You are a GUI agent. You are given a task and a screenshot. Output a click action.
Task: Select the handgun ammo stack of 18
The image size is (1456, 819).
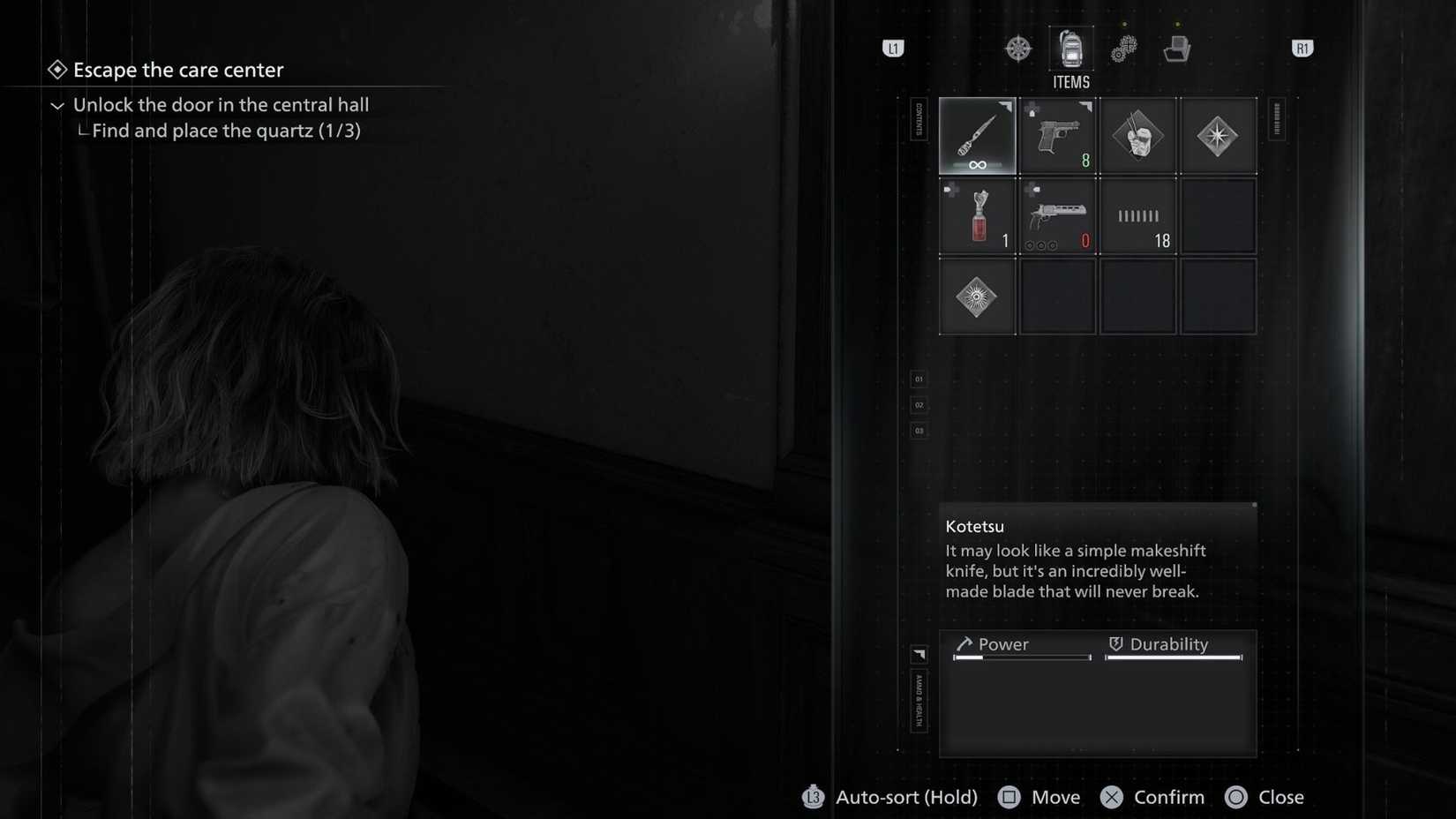(1137, 214)
